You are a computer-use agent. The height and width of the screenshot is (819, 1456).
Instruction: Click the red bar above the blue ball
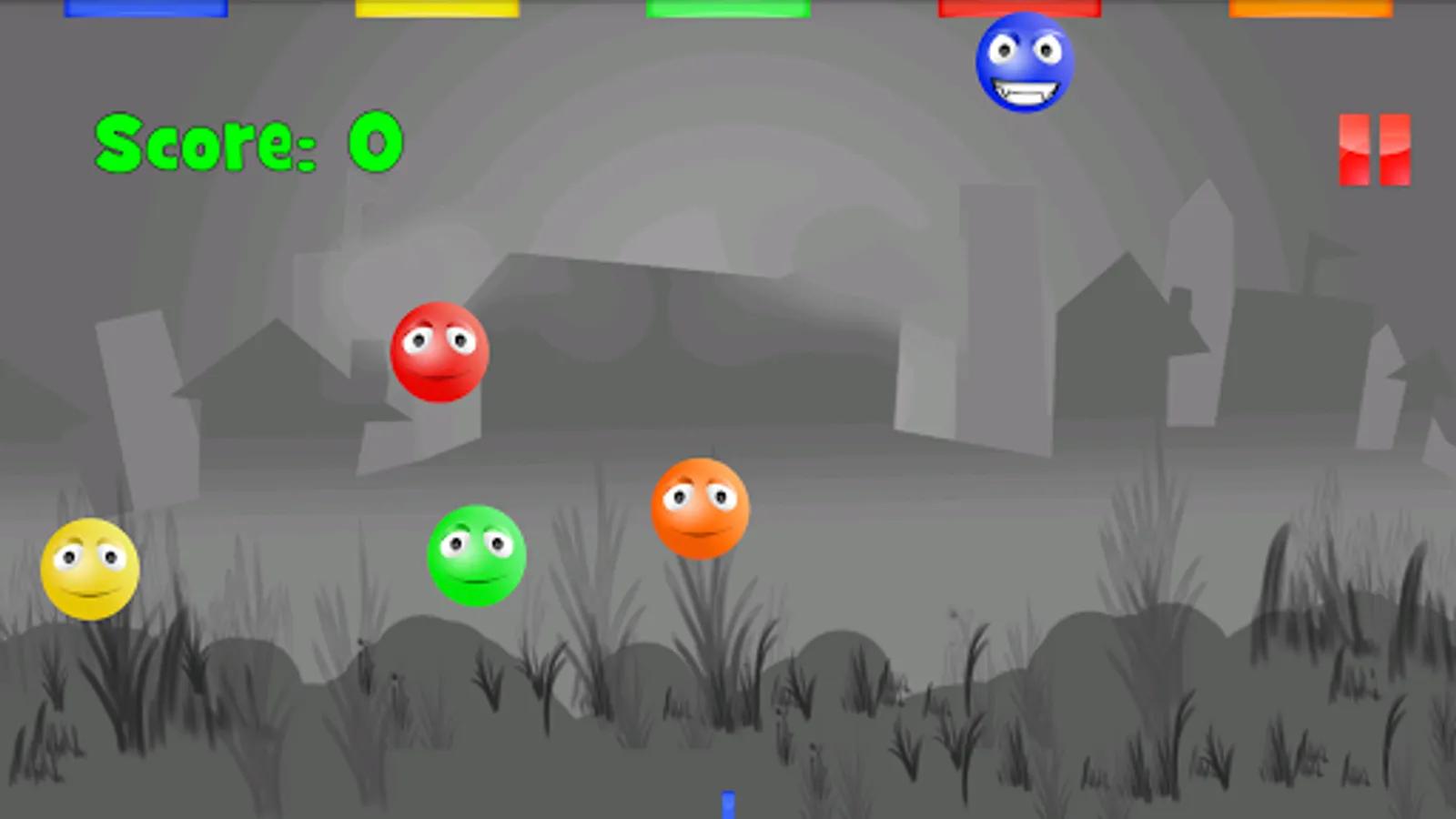(x=1019, y=7)
